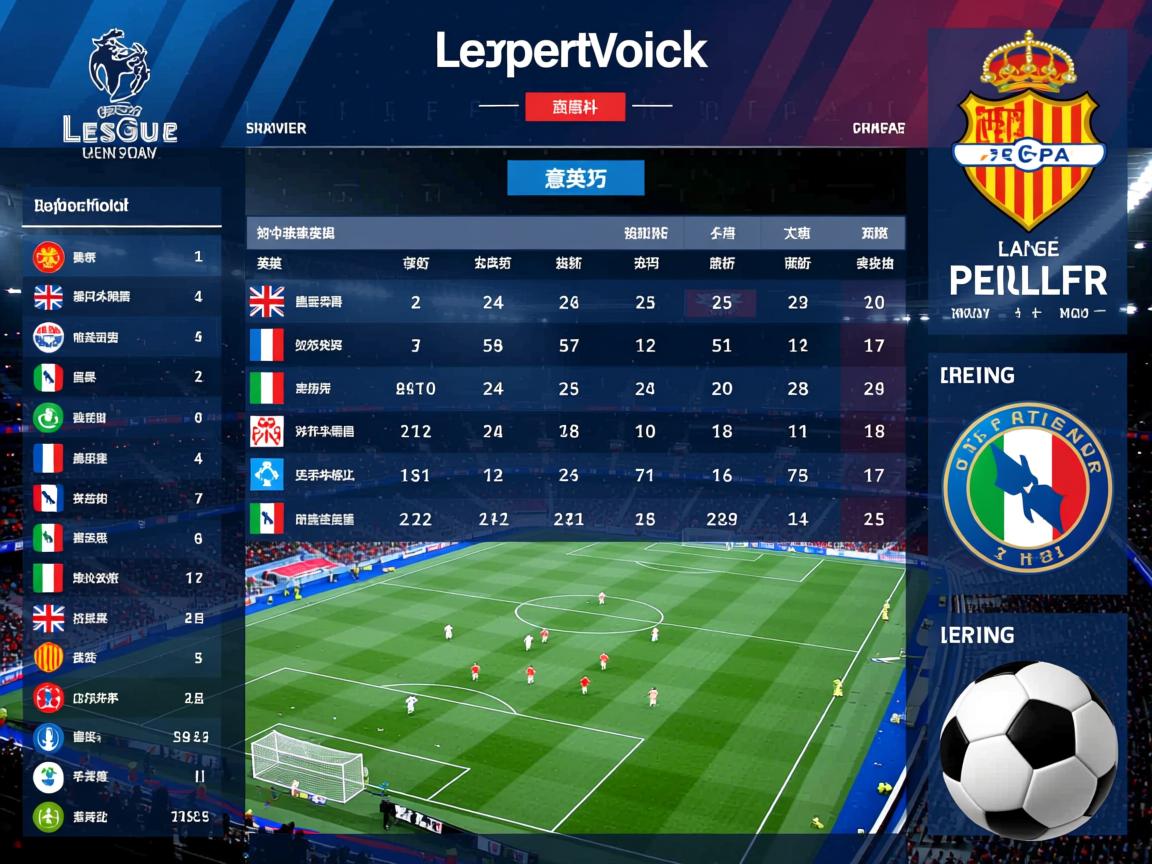This screenshot has height=864, width=1152.
Task: Select the sidebar row with blue microphone icon
Action: coord(122,738)
